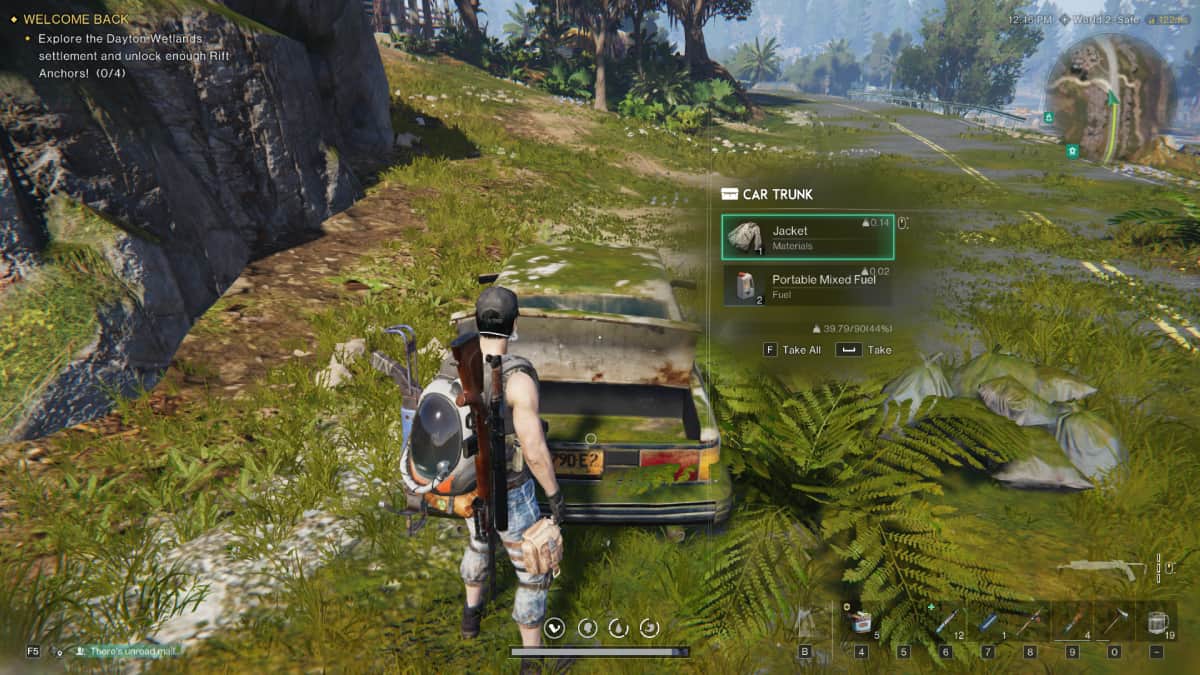Open the circular minimap

click(x=1109, y=98)
